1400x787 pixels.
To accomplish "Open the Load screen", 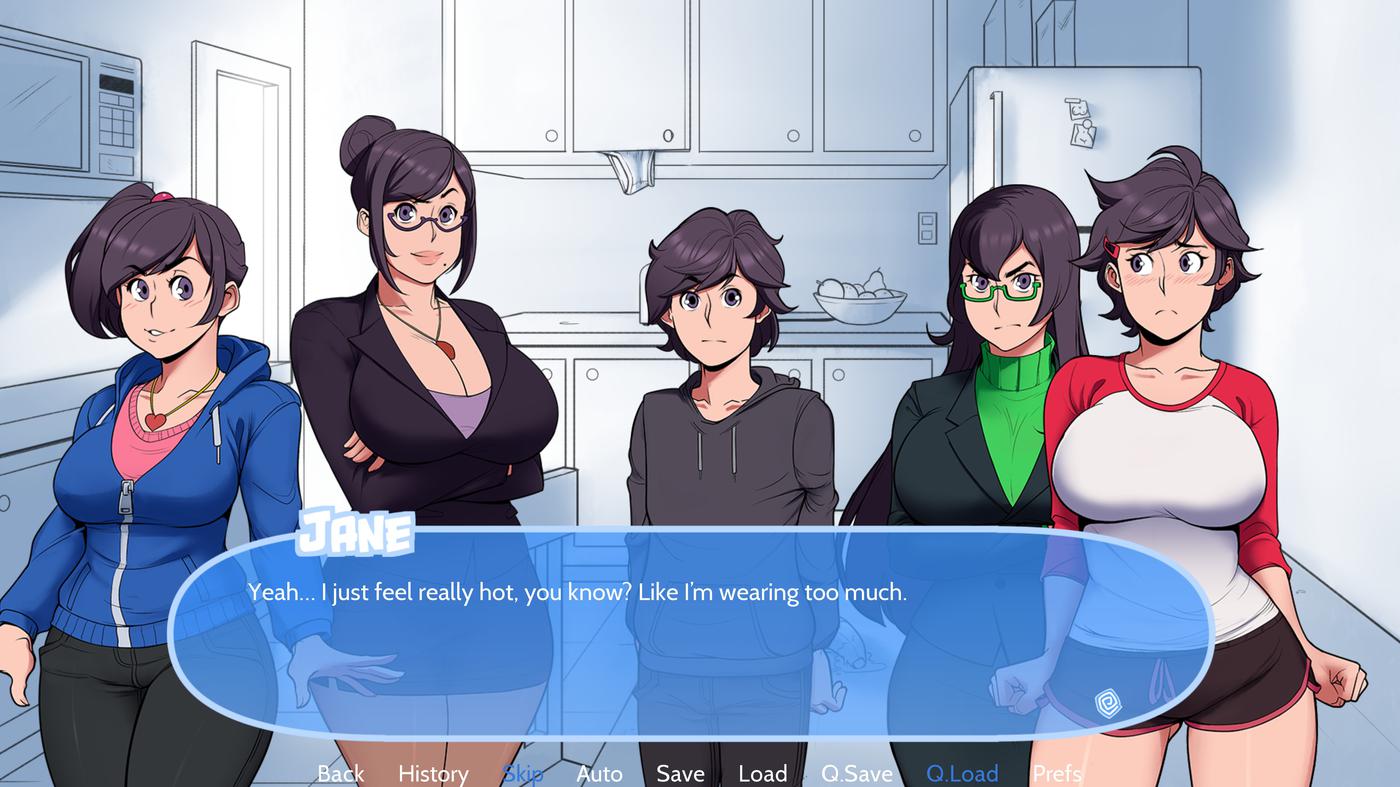I will point(762,773).
